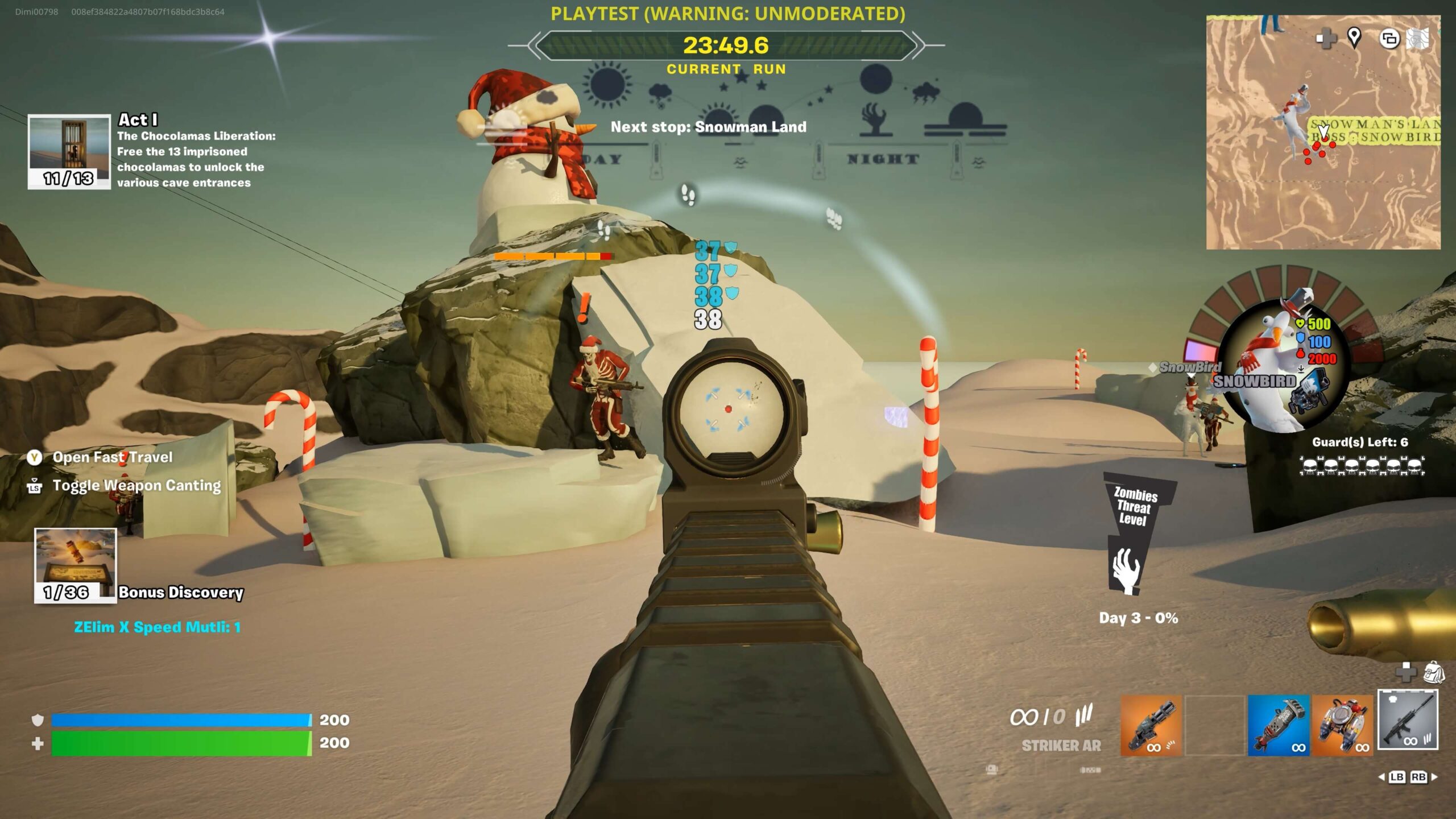The height and width of the screenshot is (819, 1456).
Task: Select the blue cannon launcher slot
Action: tap(1279, 725)
